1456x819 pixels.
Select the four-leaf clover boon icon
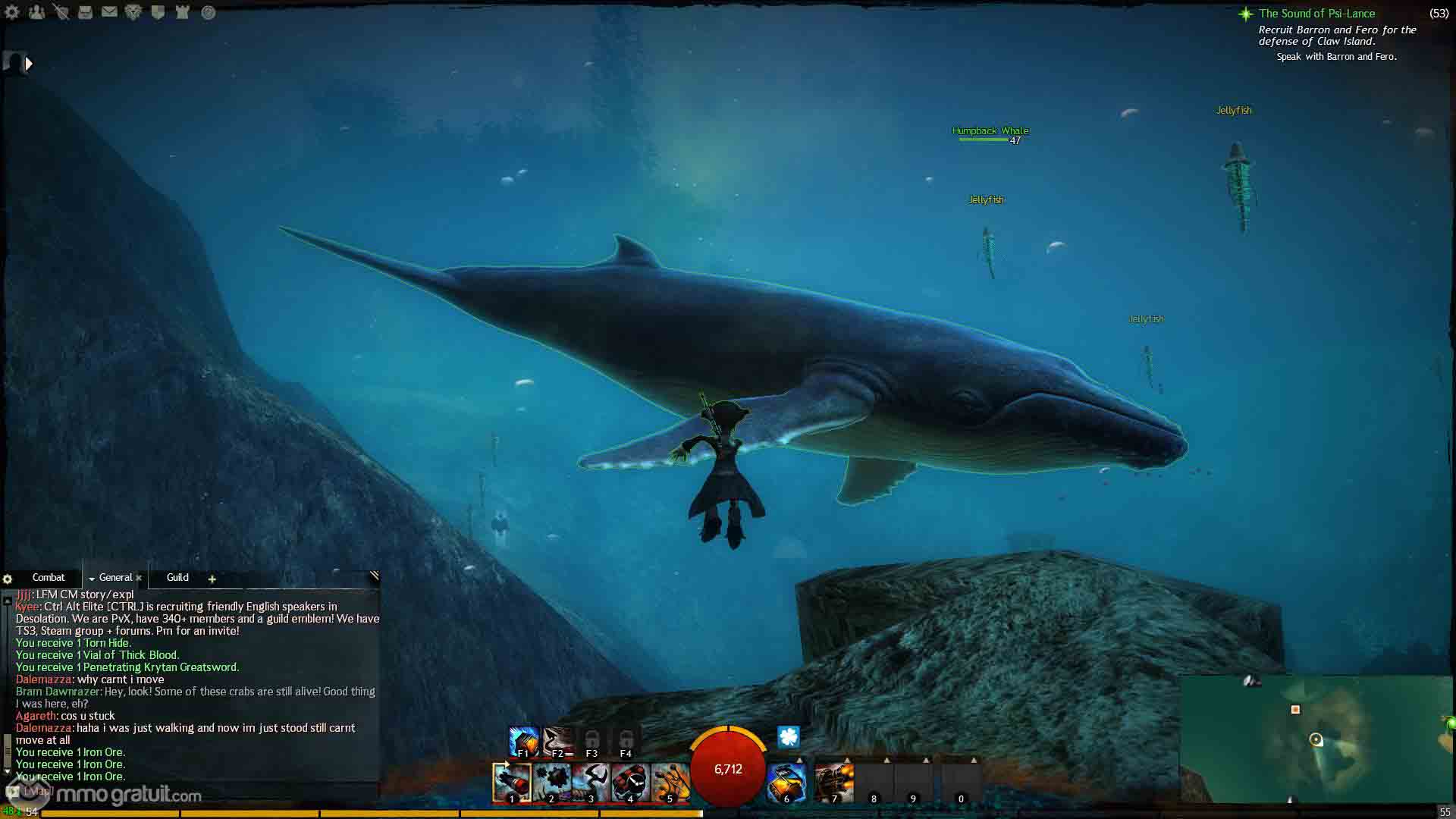[789, 736]
